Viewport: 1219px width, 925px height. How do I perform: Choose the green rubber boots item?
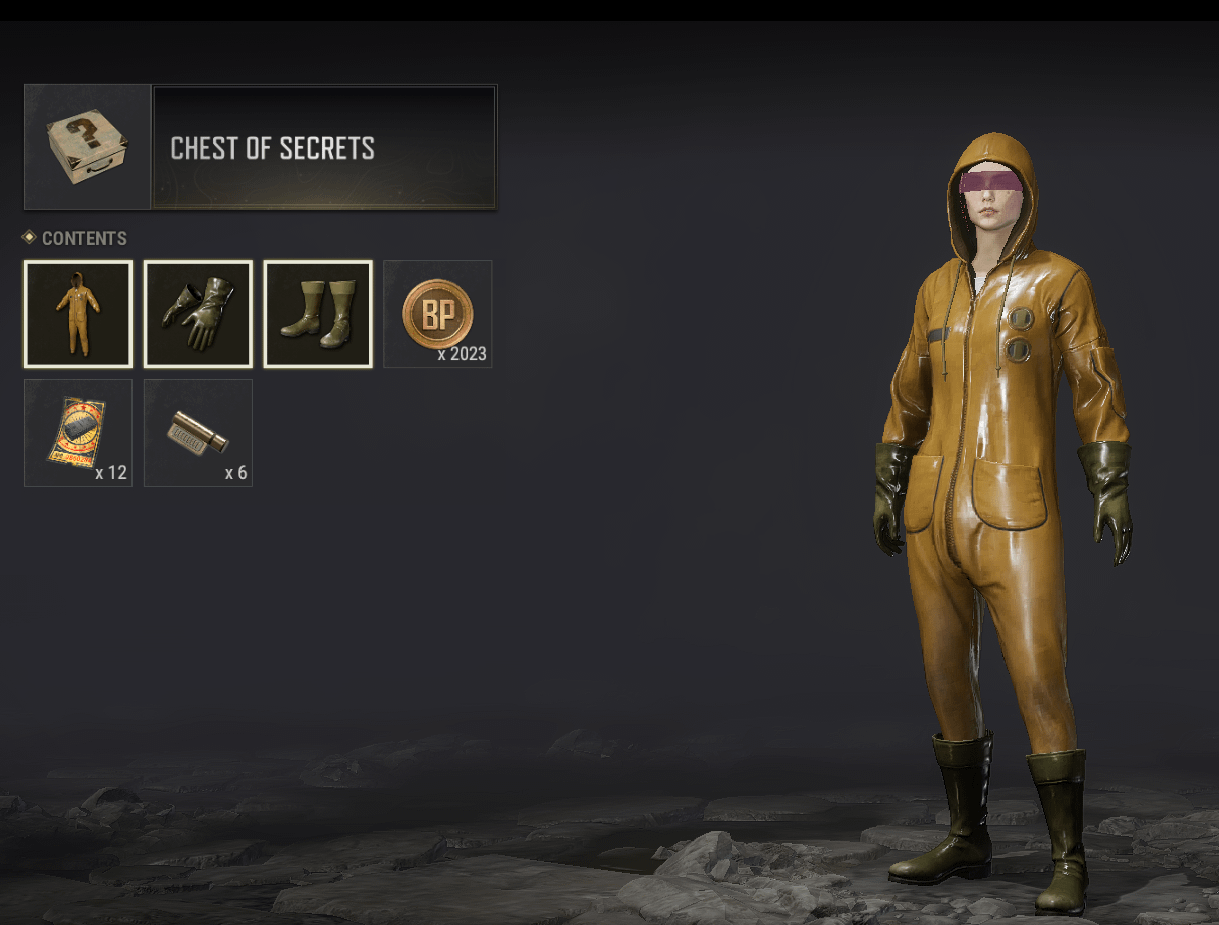coord(318,314)
